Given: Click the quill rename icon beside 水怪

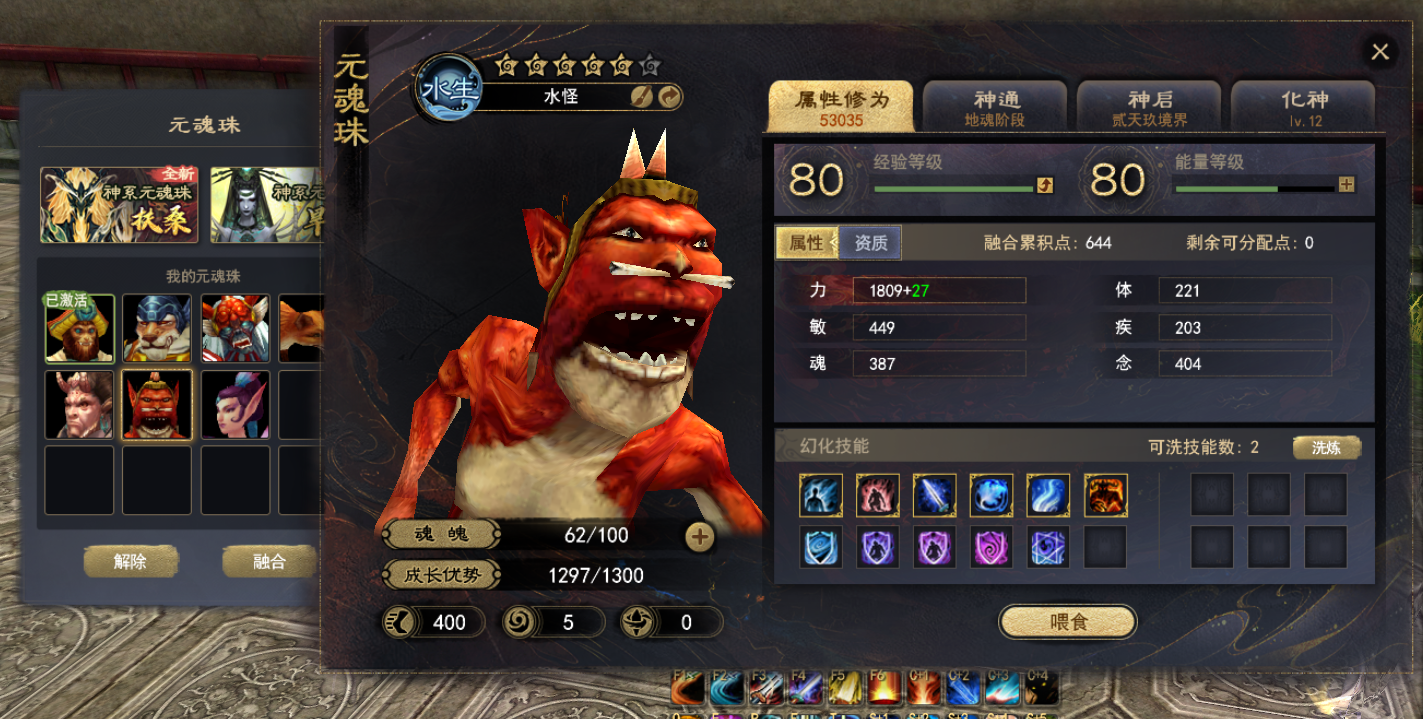Looking at the screenshot, I should pyautogui.click(x=641, y=96).
